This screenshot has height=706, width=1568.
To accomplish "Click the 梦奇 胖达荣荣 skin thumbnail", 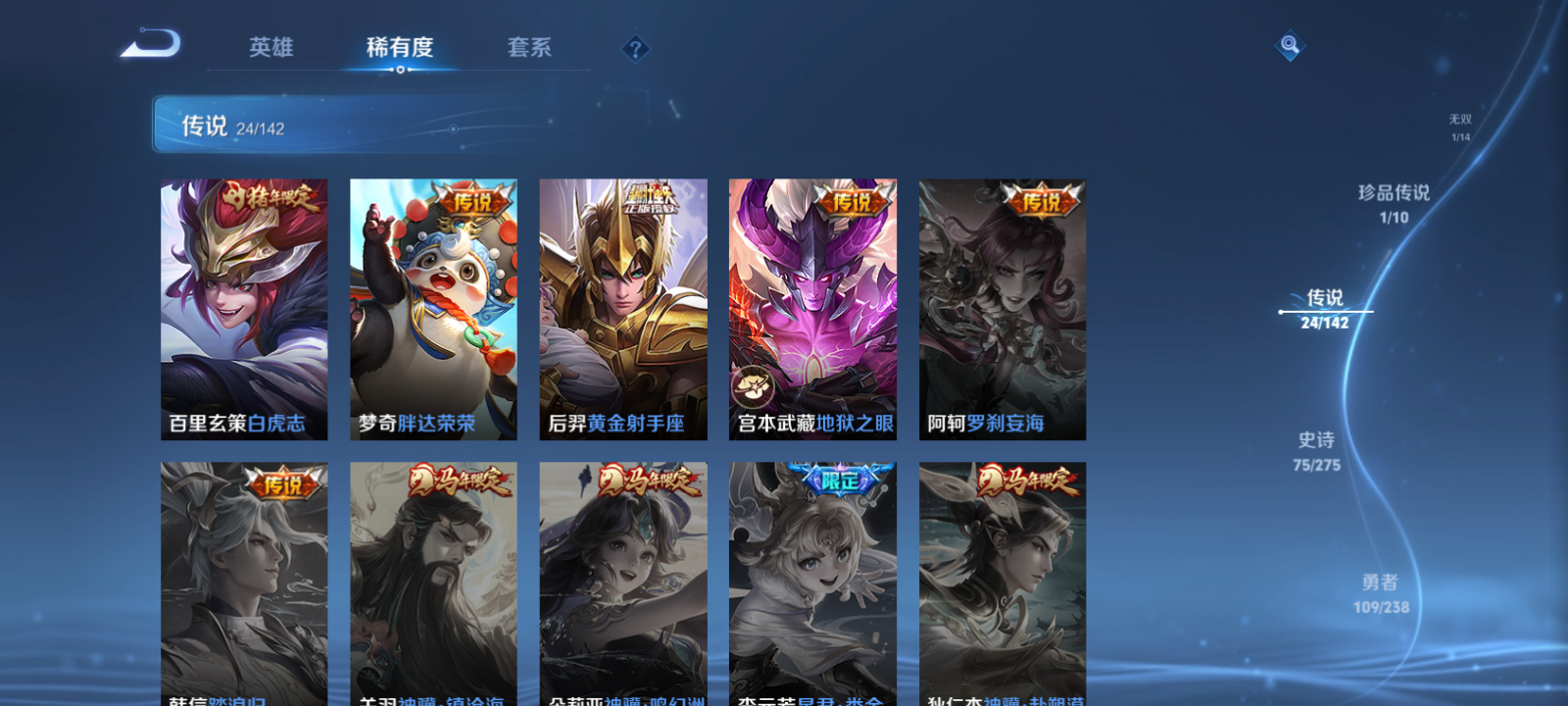I will (x=433, y=304).
